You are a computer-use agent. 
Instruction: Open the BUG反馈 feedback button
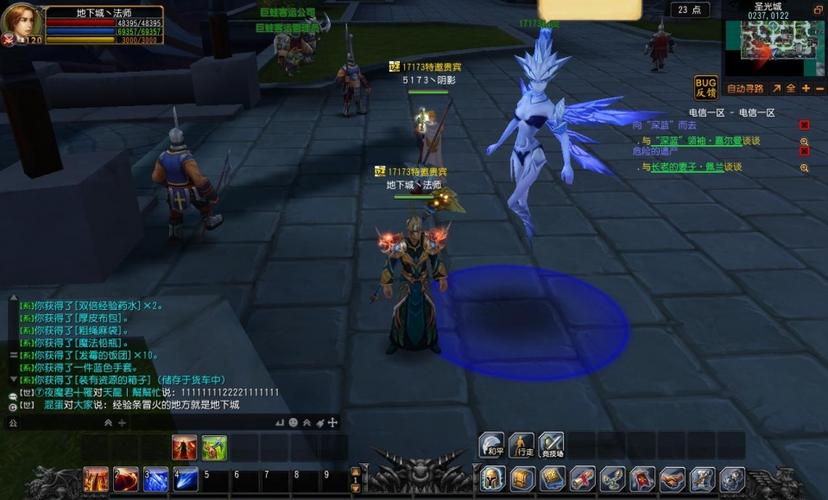(706, 87)
